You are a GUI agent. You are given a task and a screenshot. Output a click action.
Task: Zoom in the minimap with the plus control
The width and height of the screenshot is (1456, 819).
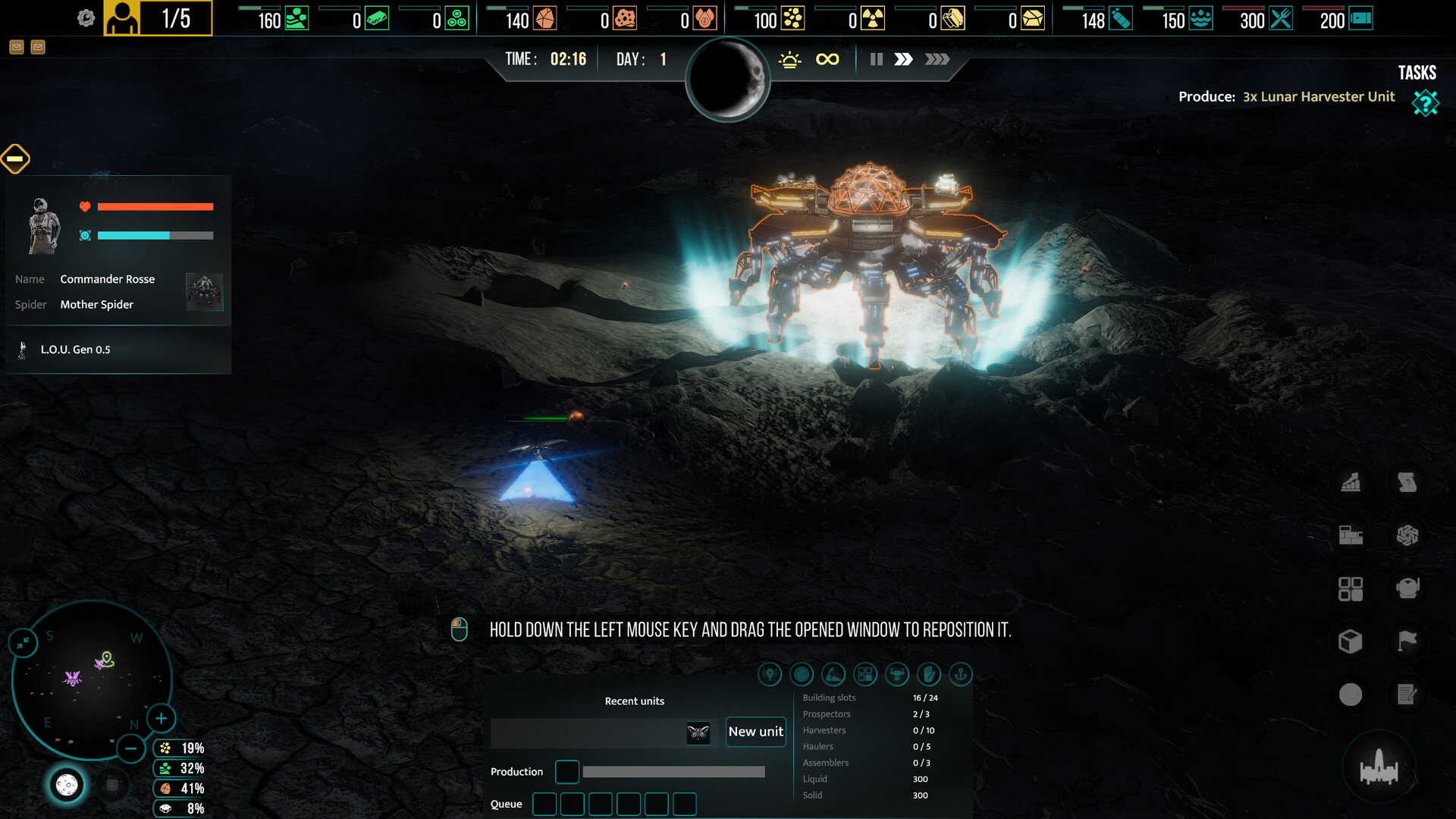[x=161, y=718]
